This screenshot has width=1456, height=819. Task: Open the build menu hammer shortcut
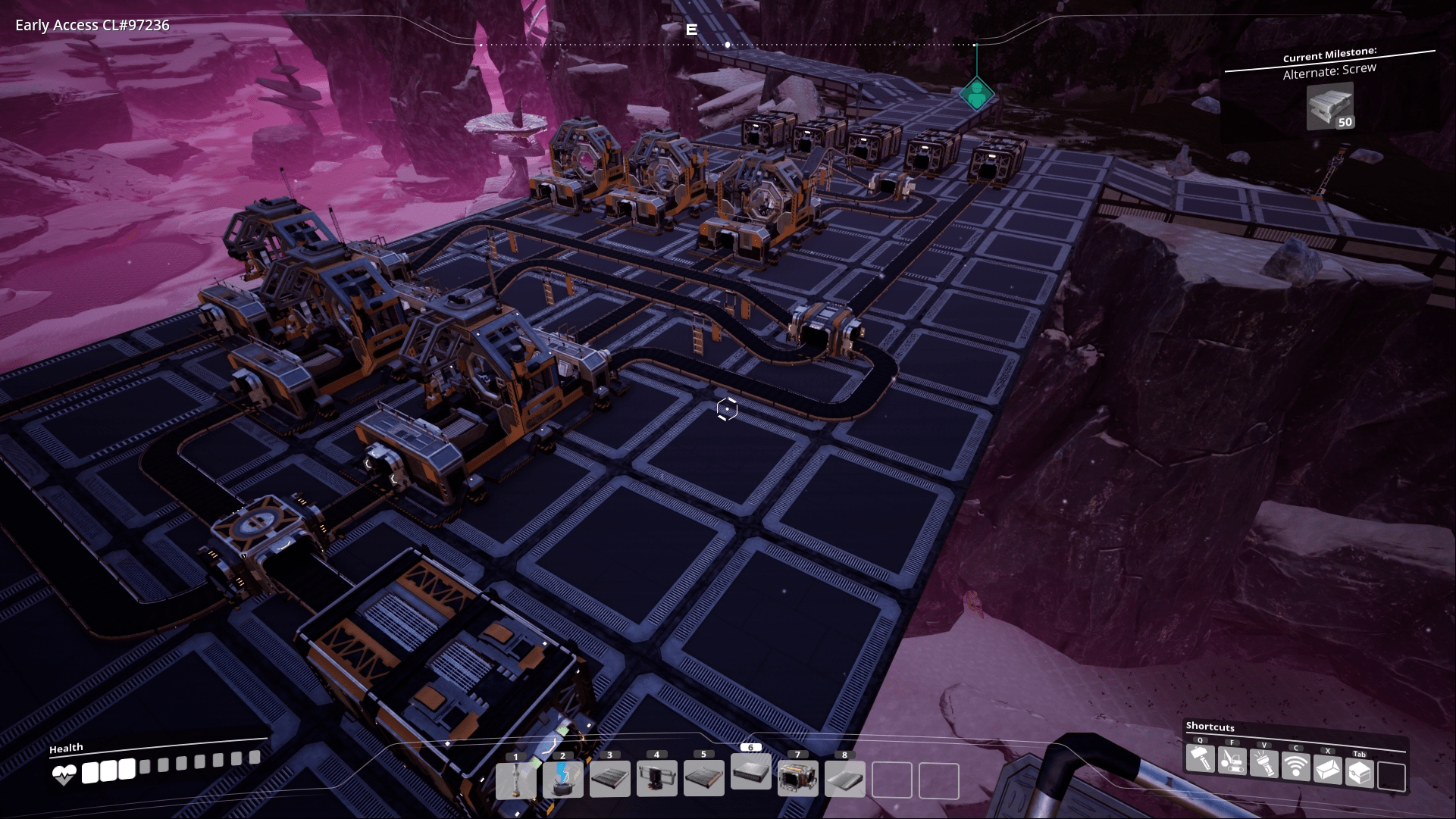coord(1201,759)
